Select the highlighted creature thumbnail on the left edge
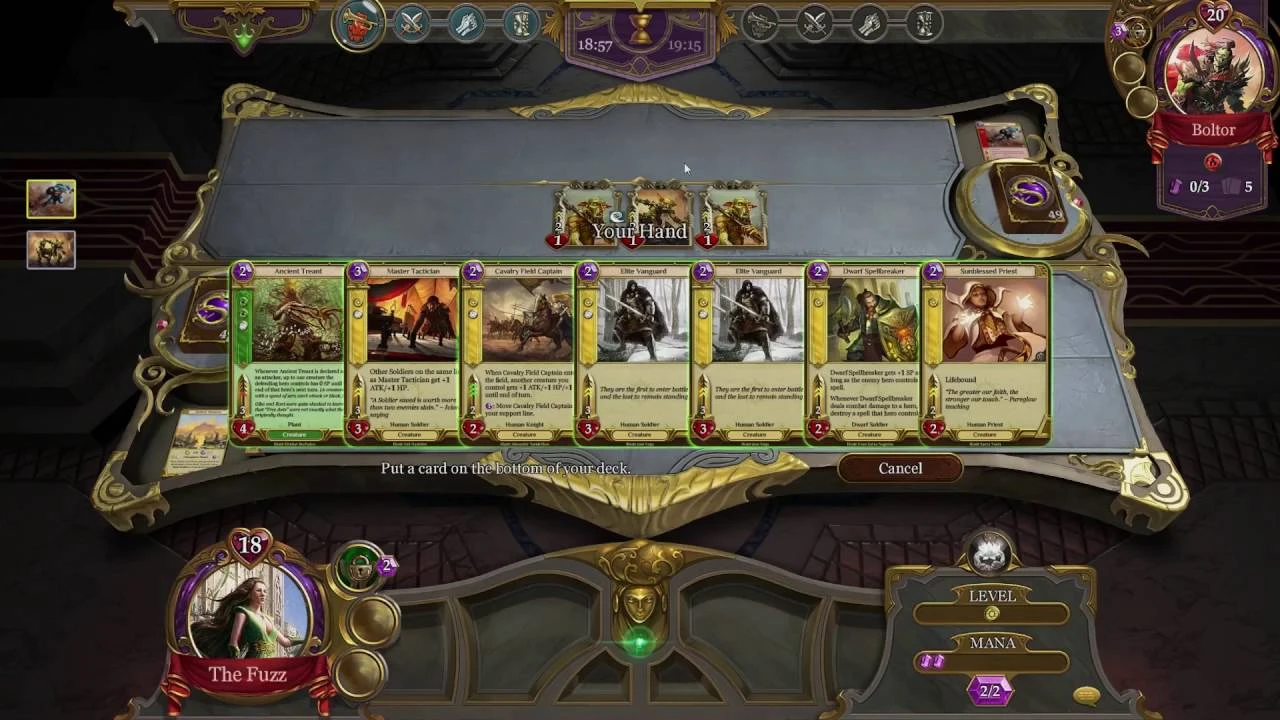 coord(50,198)
